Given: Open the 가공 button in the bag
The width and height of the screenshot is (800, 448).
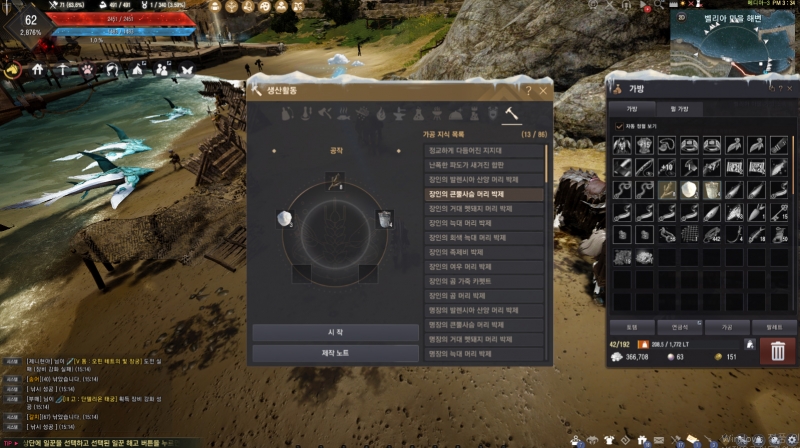Looking at the screenshot, I should point(713,327).
